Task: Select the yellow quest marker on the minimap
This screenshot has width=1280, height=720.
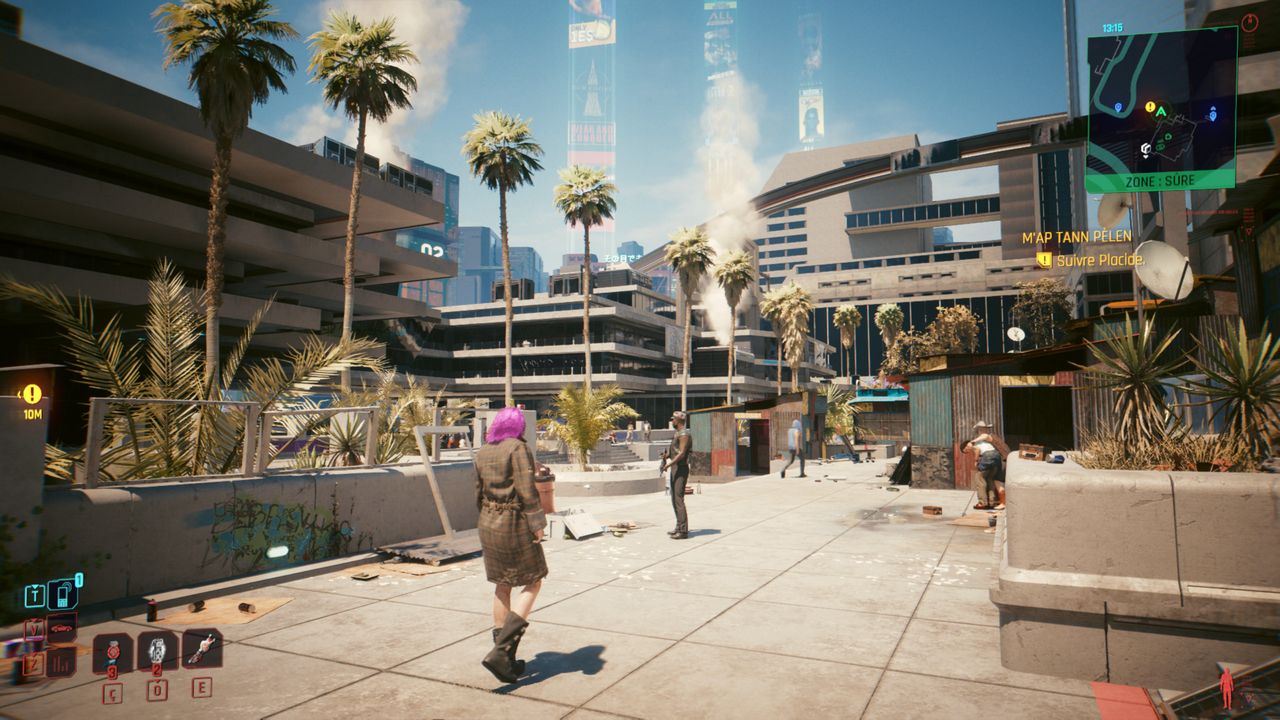Action: (x=1150, y=106)
